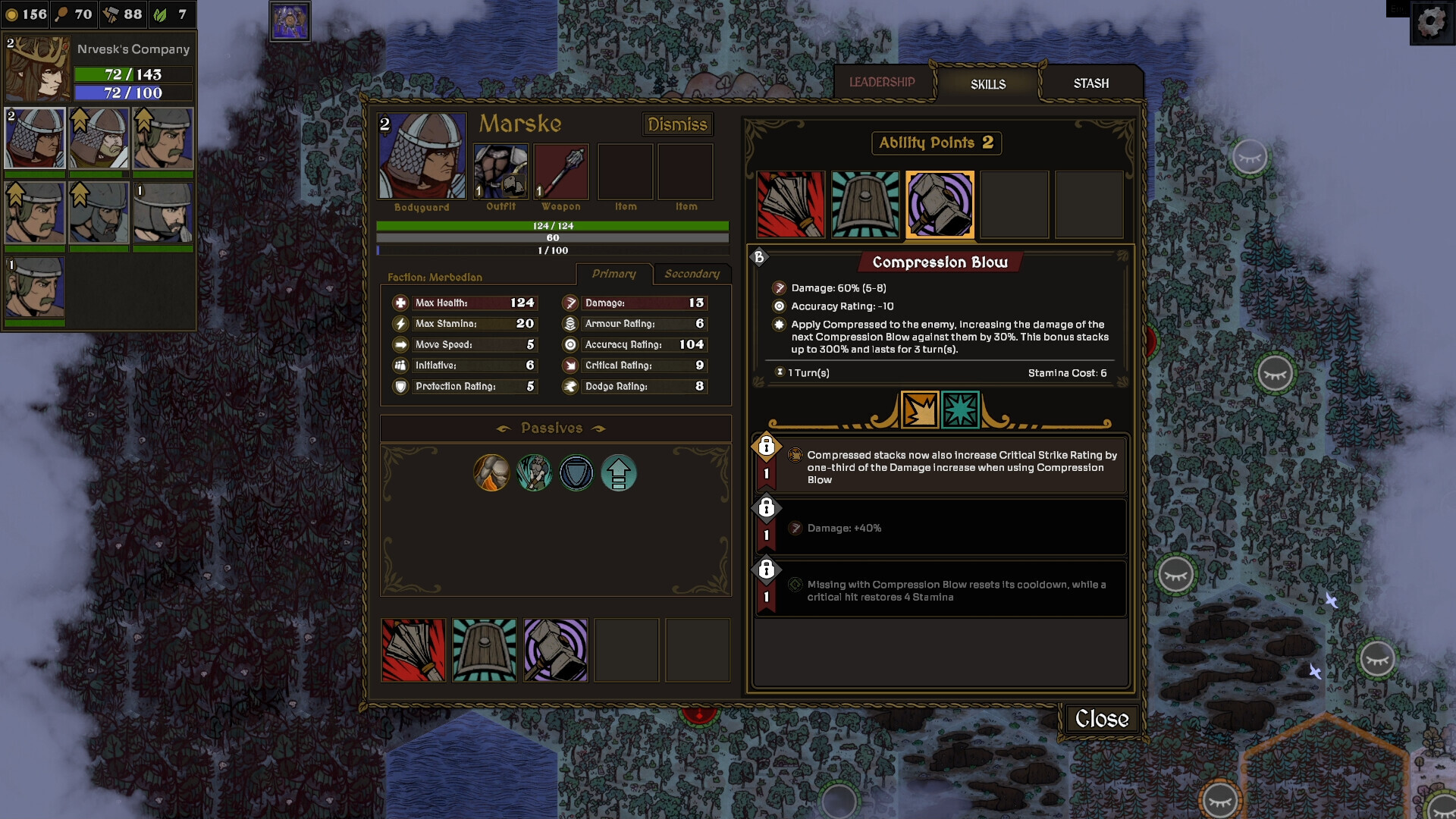Select the orange claw upgrade branch icon
The image size is (1456, 819).
point(920,410)
